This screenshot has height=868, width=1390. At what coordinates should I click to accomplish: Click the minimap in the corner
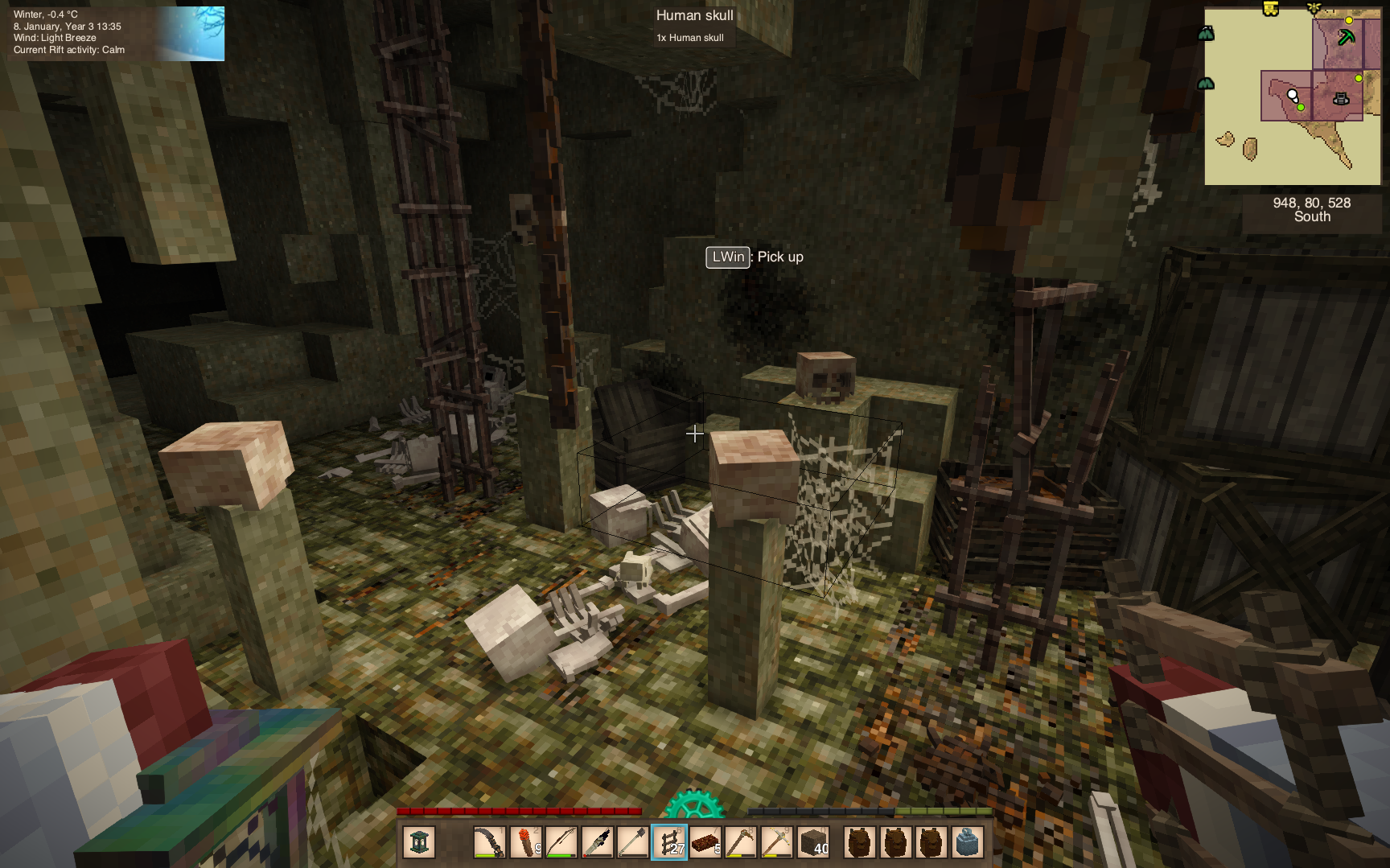pos(1292,97)
